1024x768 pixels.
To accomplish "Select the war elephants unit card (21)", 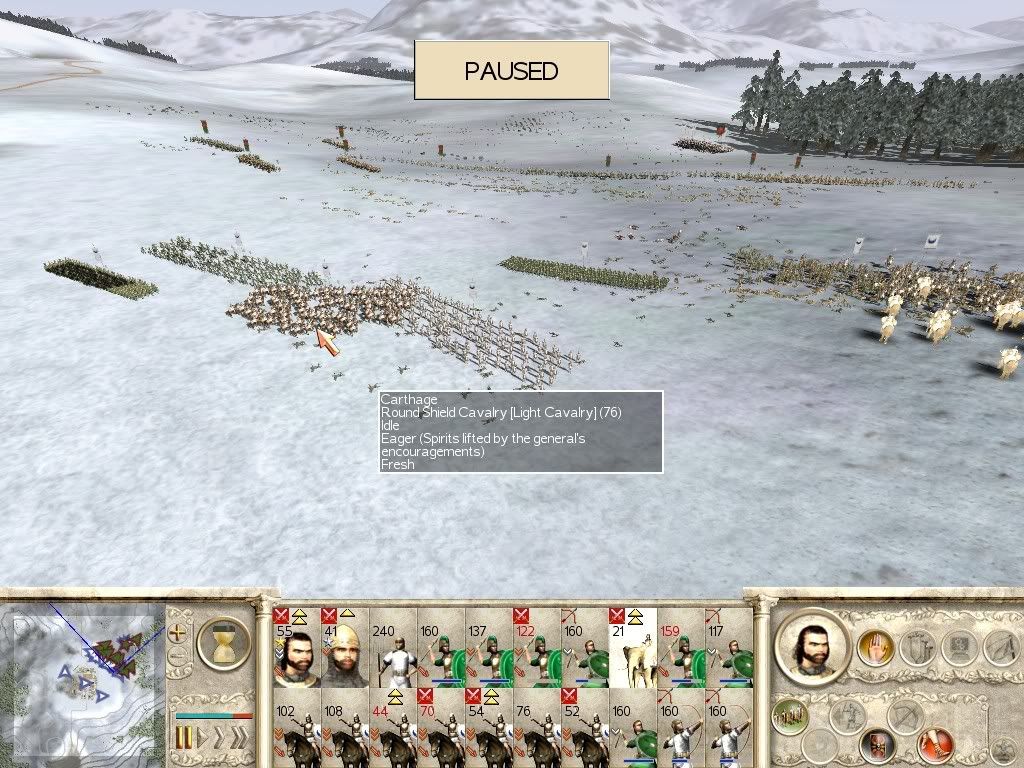I will tap(632, 648).
